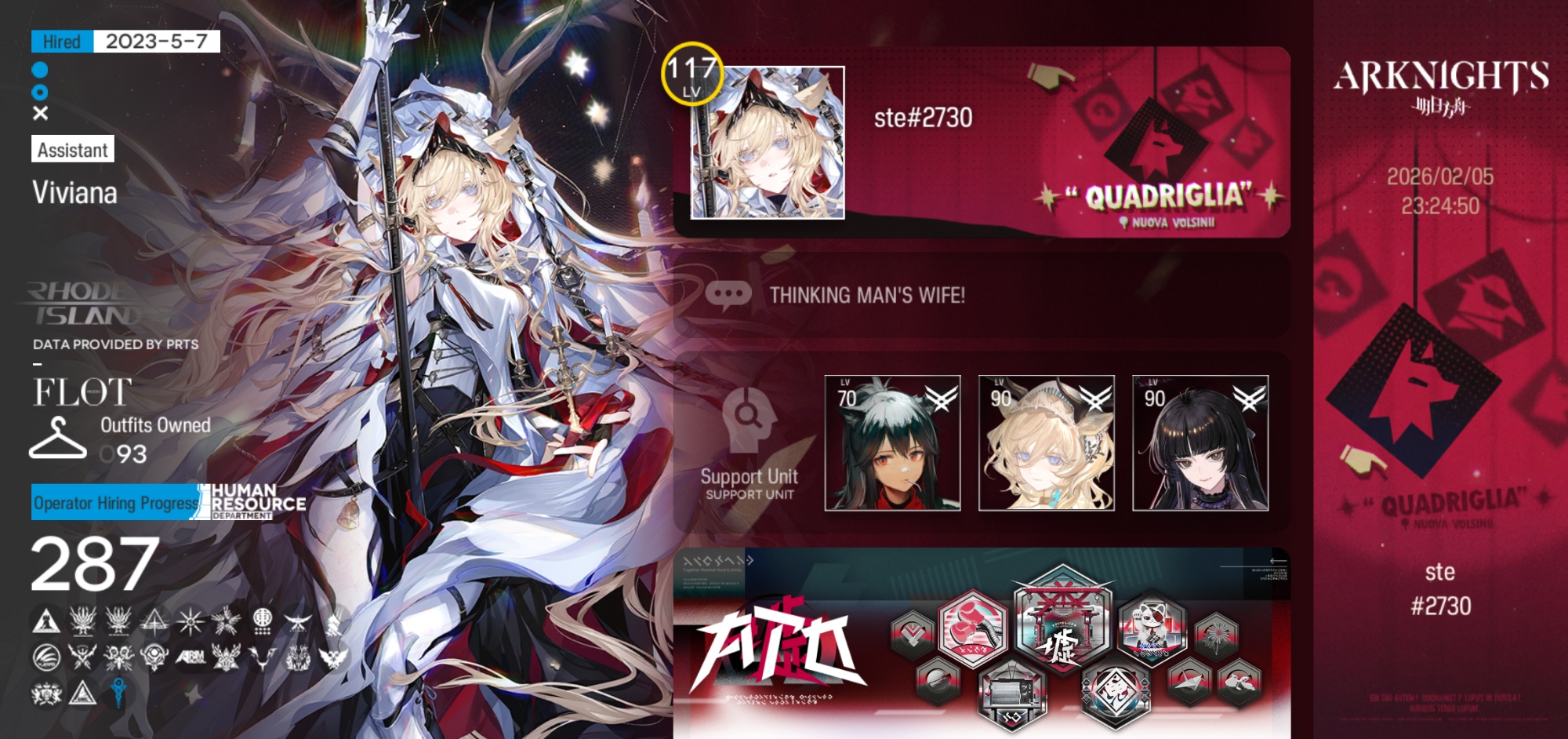Screen dimensions: 1568x739
Task: Click the white X icon below the blue dots
Action: click(41, 113)
